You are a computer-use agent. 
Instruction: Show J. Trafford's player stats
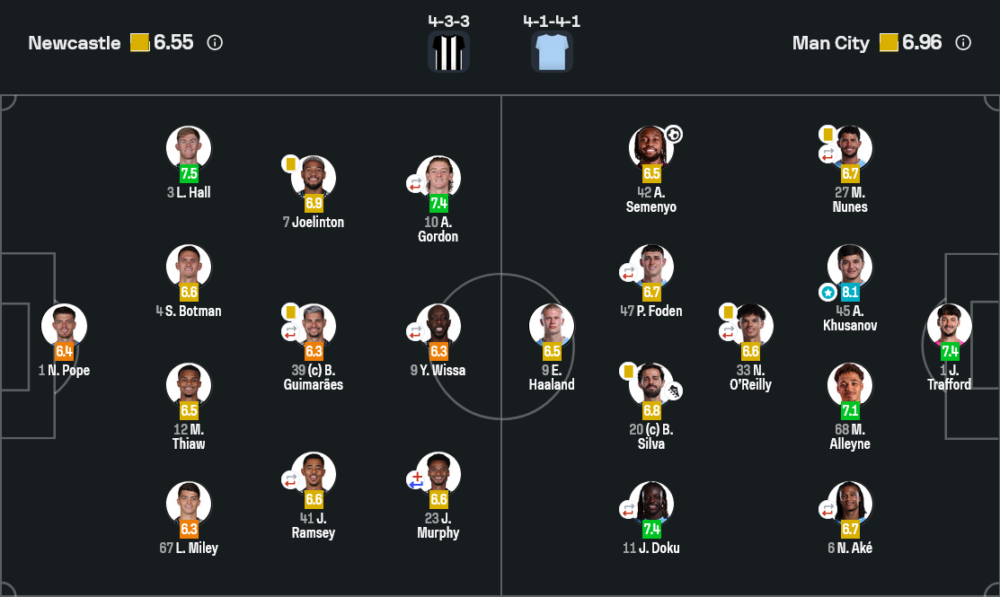tap(949, 325)
